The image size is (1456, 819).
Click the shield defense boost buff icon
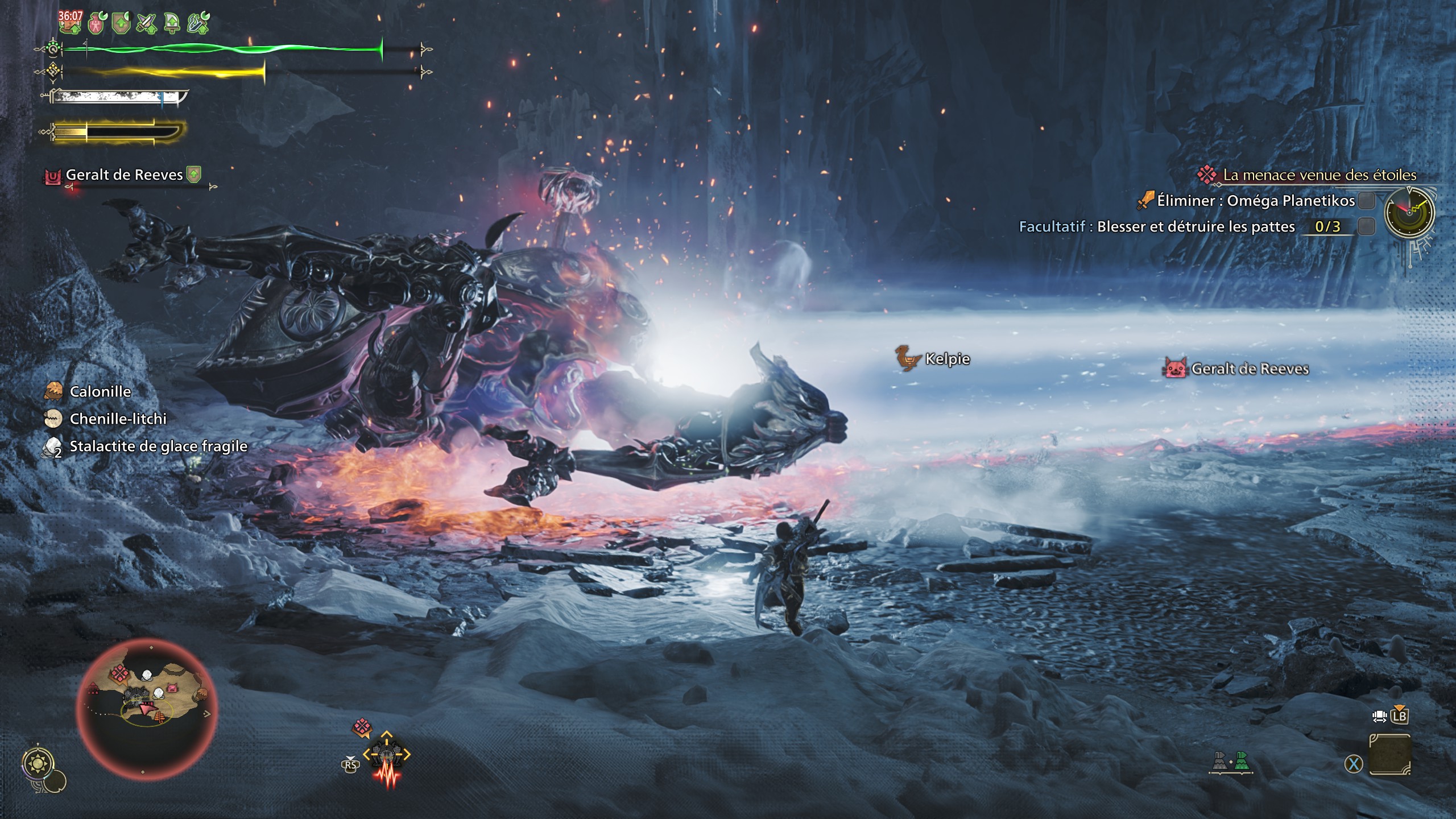point(121,23)
